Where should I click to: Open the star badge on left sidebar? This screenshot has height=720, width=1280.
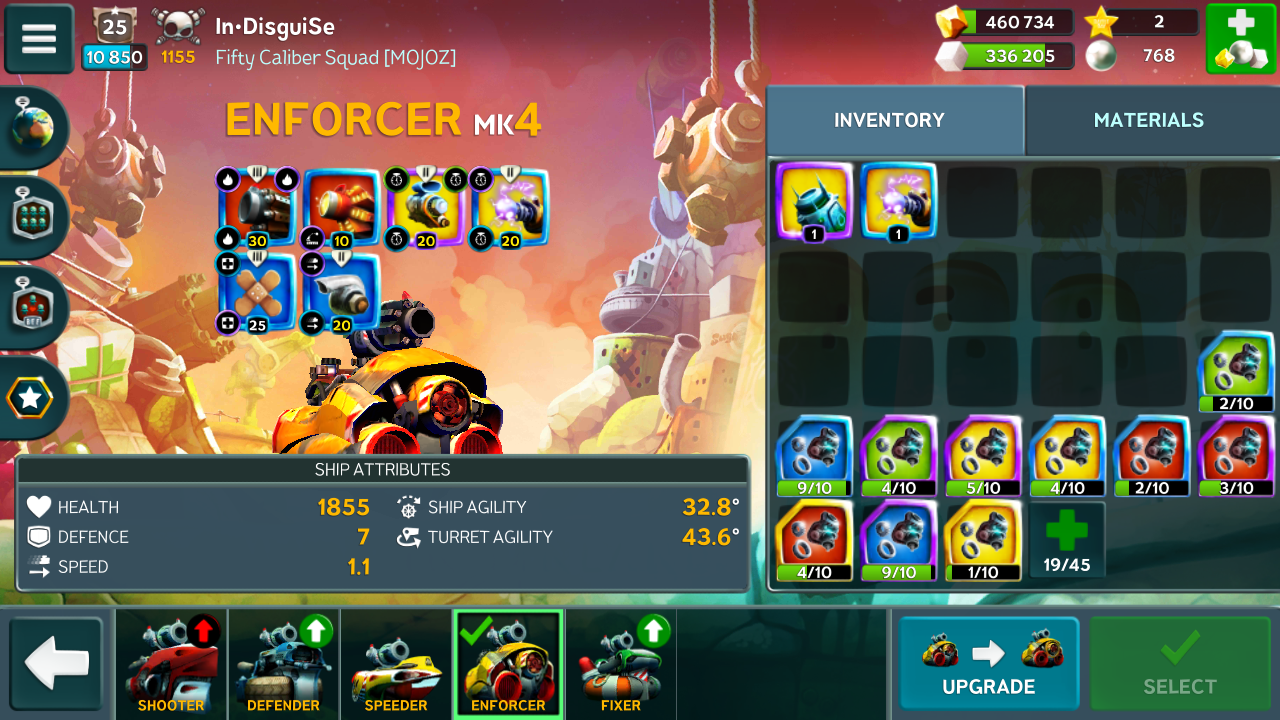(x=31, y=398)
